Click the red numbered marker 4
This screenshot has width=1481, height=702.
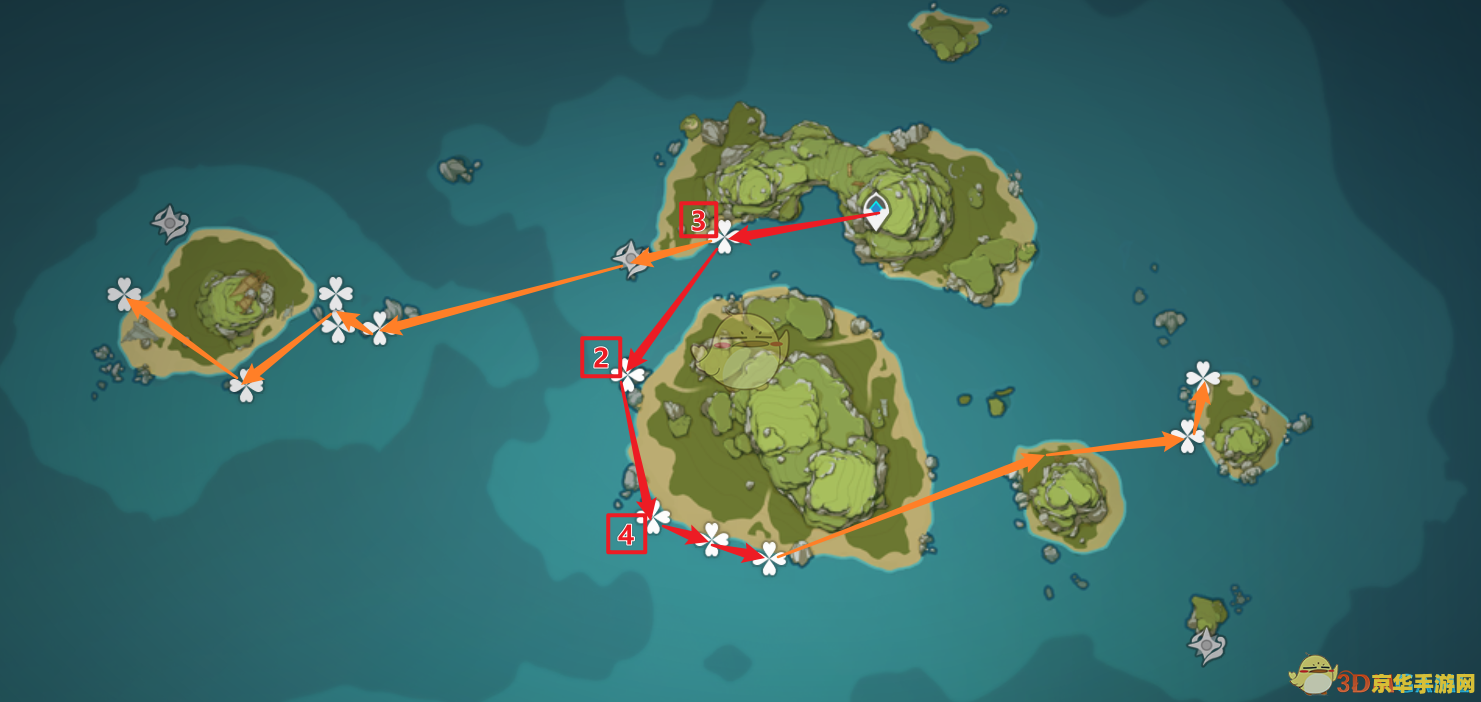(626, 534)
